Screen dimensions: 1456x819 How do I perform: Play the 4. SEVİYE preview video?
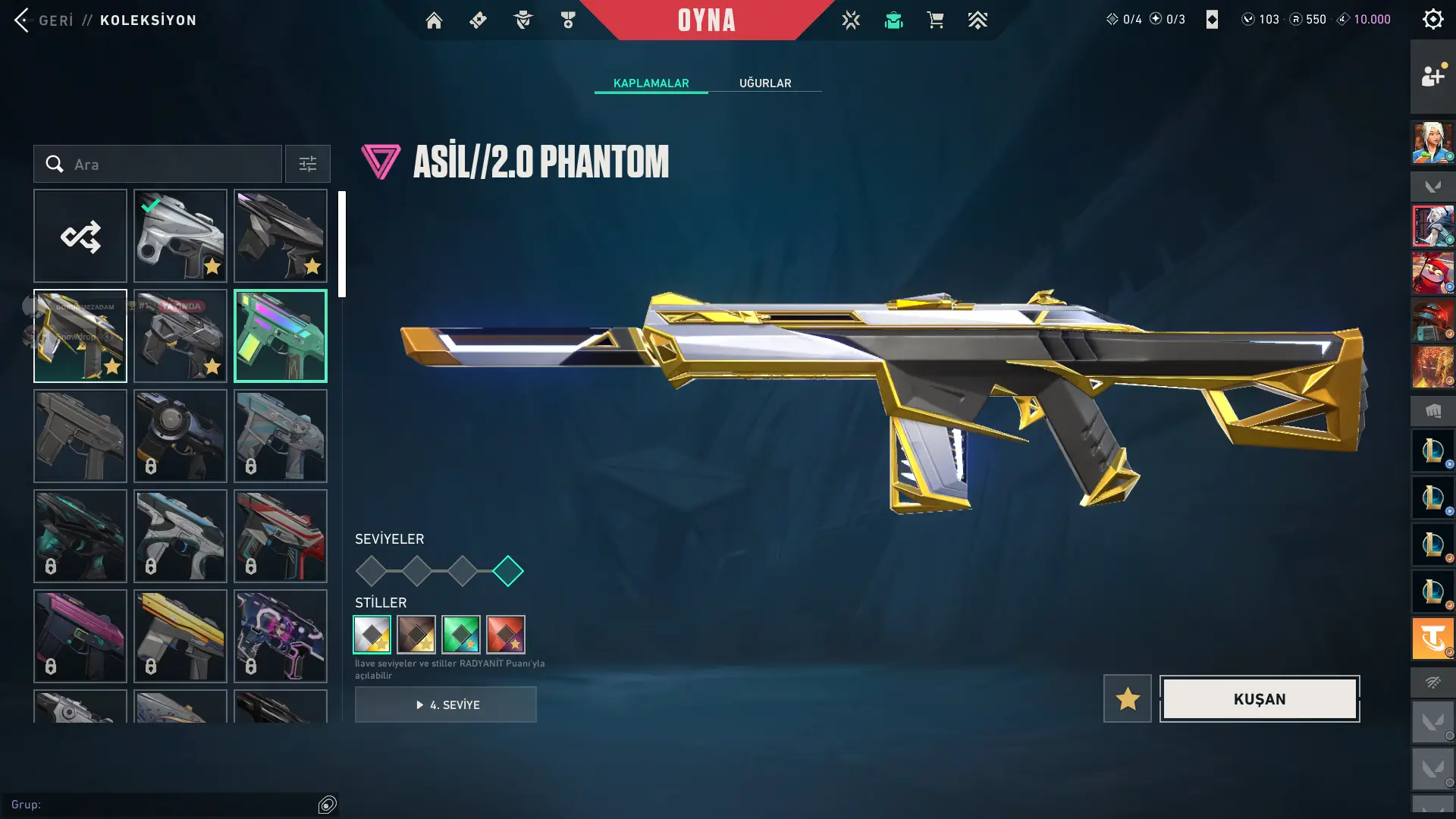pos(446,704)
